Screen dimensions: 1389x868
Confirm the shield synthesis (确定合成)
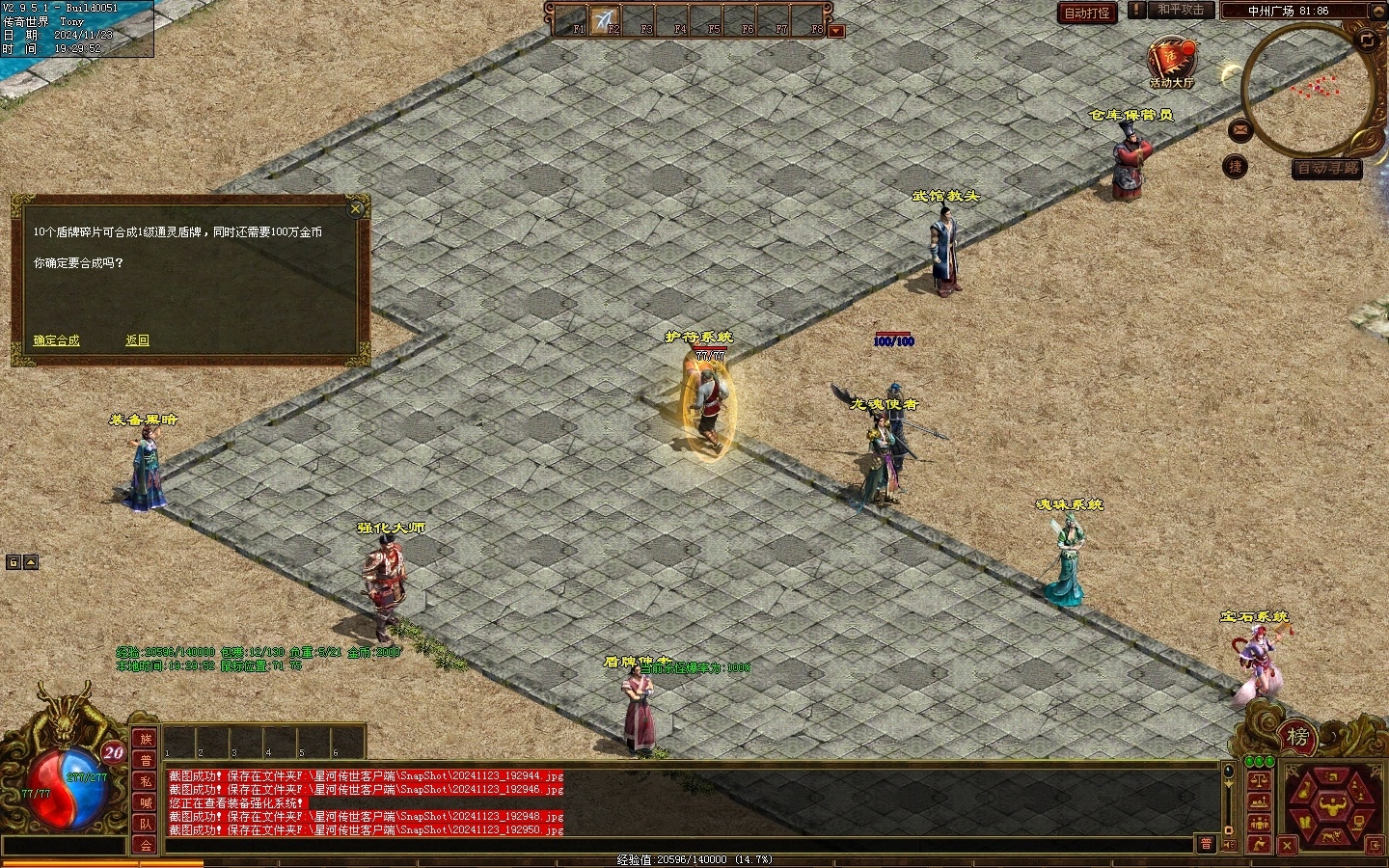pos(56,340)
